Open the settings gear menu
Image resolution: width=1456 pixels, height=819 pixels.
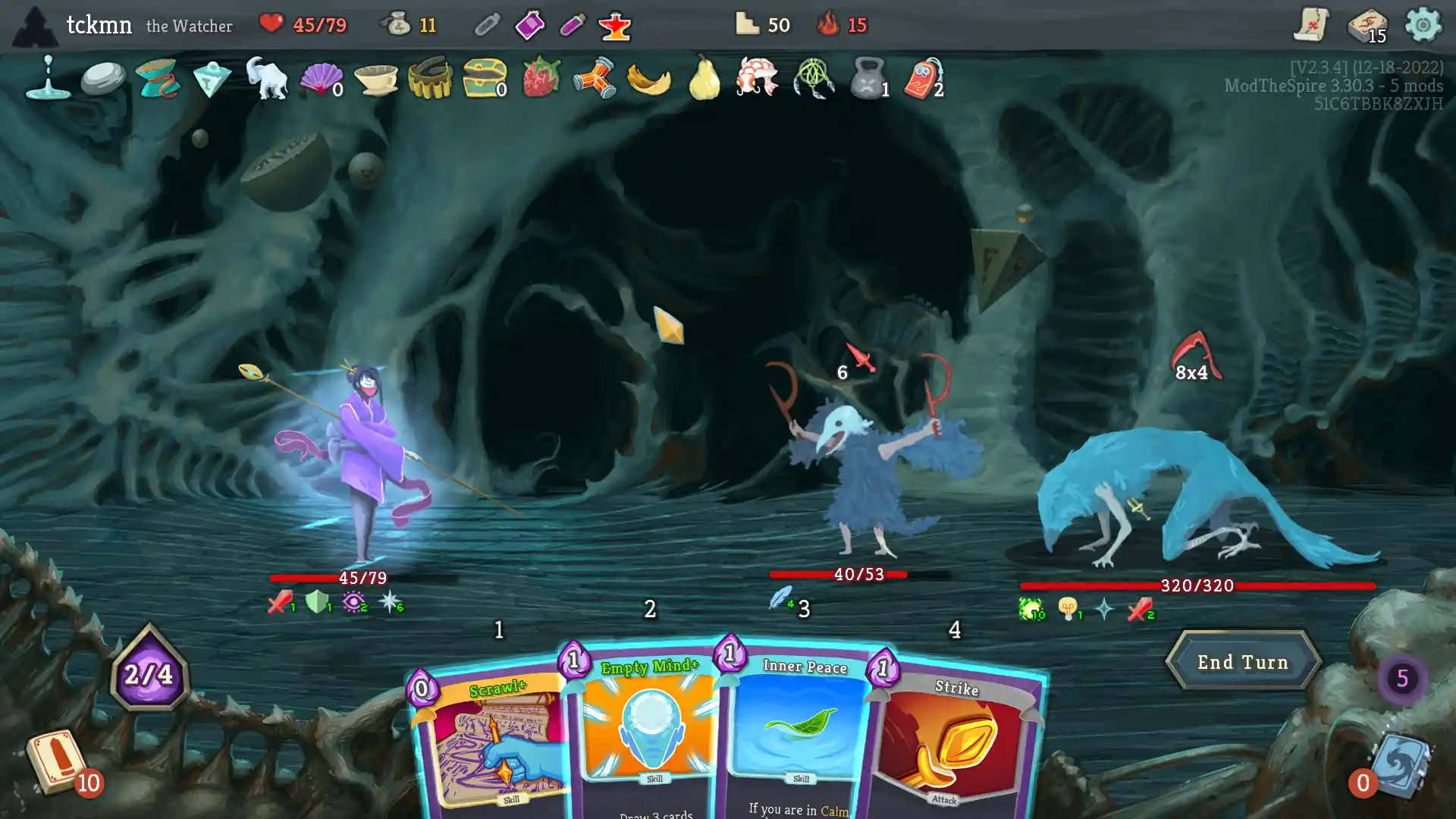click(1424, 25)
